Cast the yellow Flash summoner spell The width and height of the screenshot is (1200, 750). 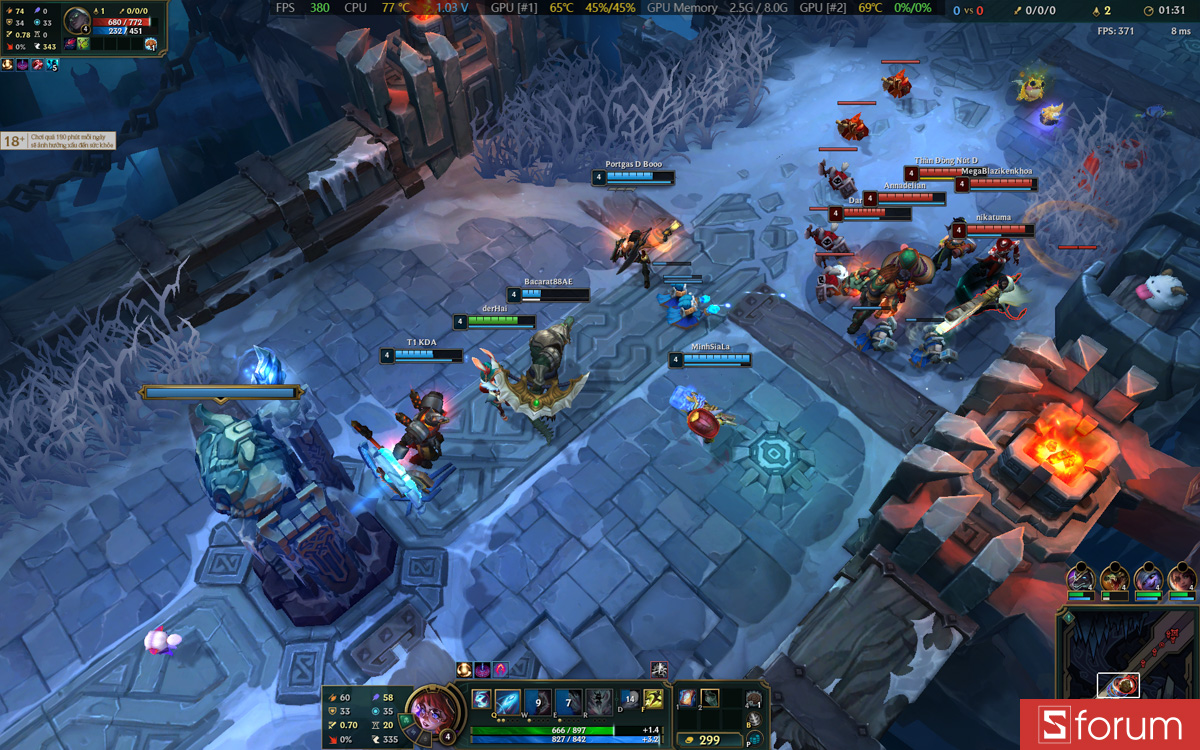click(654, 700)
